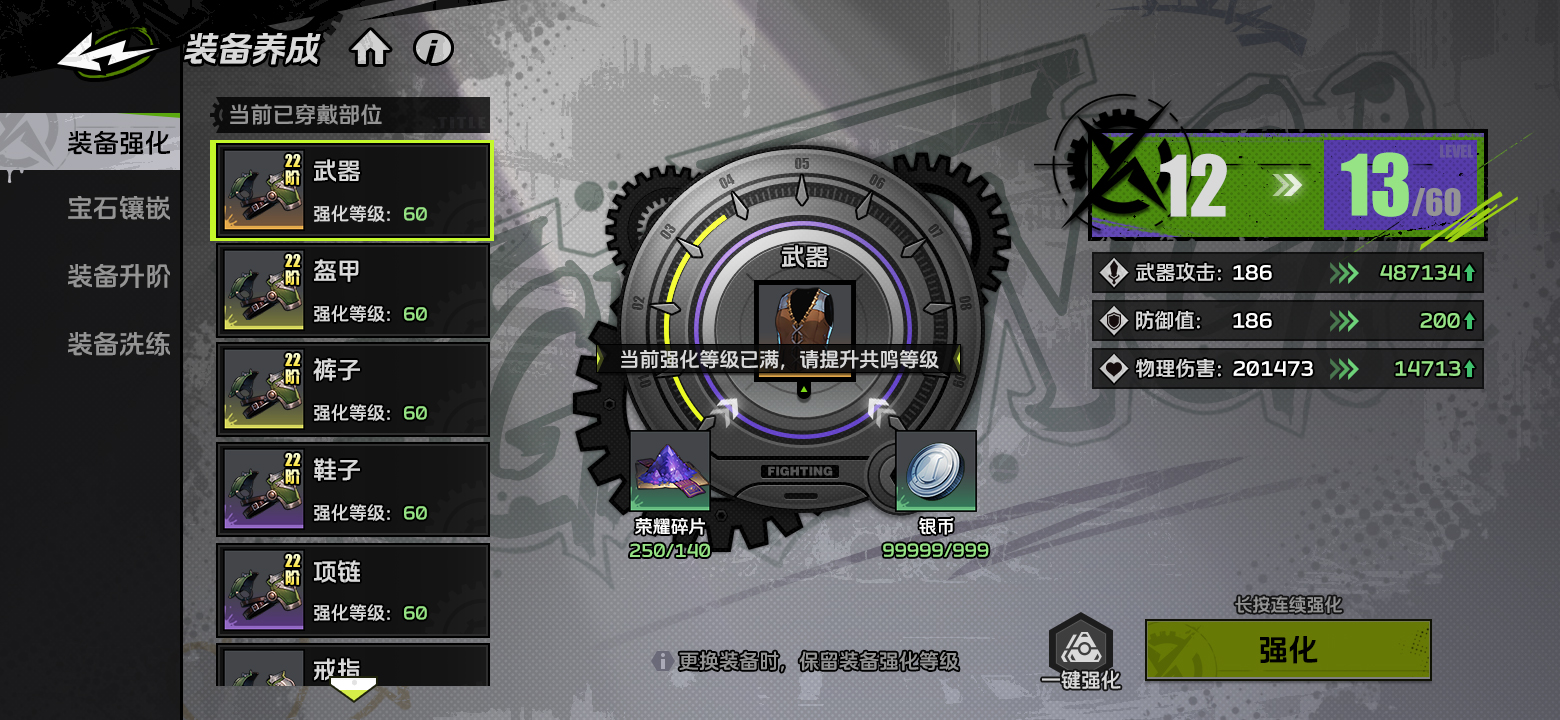Select the 项链 equipment row
The image size is (1560, 720).
coord(352,590)
